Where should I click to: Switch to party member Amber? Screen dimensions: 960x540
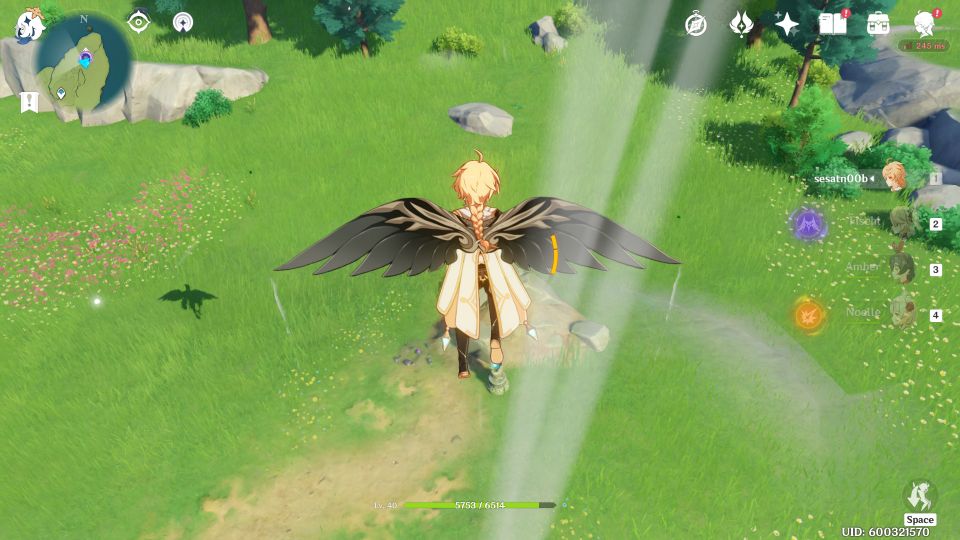point(902,268)
